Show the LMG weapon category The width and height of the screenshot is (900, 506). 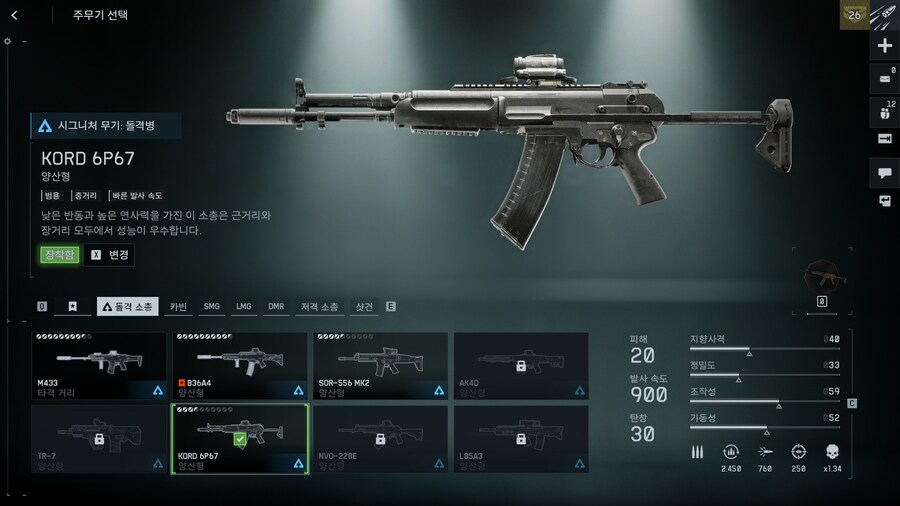click(243, 306)
